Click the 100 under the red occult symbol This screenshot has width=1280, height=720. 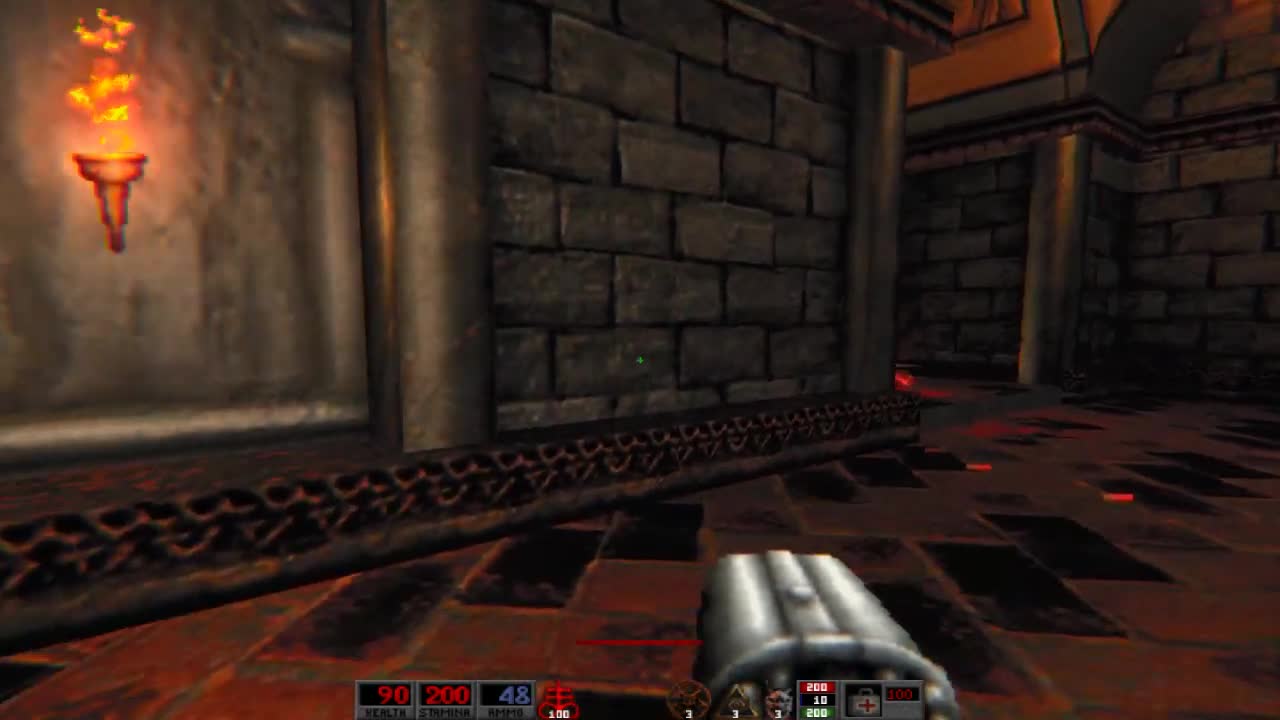pos(558,715)
